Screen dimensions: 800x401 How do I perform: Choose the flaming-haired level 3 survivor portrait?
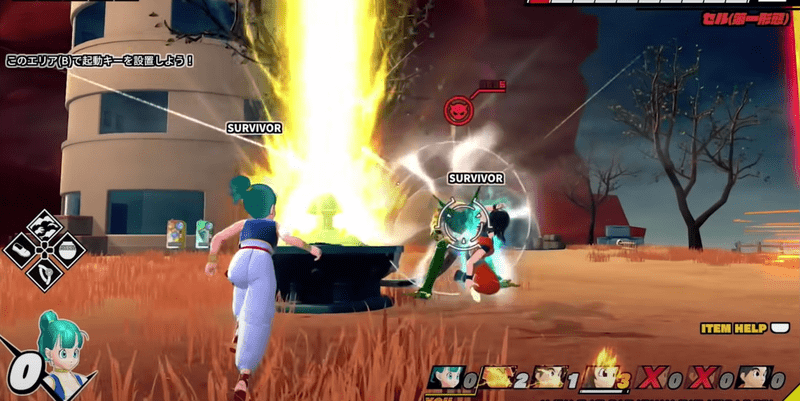click(x=602, y=377)
